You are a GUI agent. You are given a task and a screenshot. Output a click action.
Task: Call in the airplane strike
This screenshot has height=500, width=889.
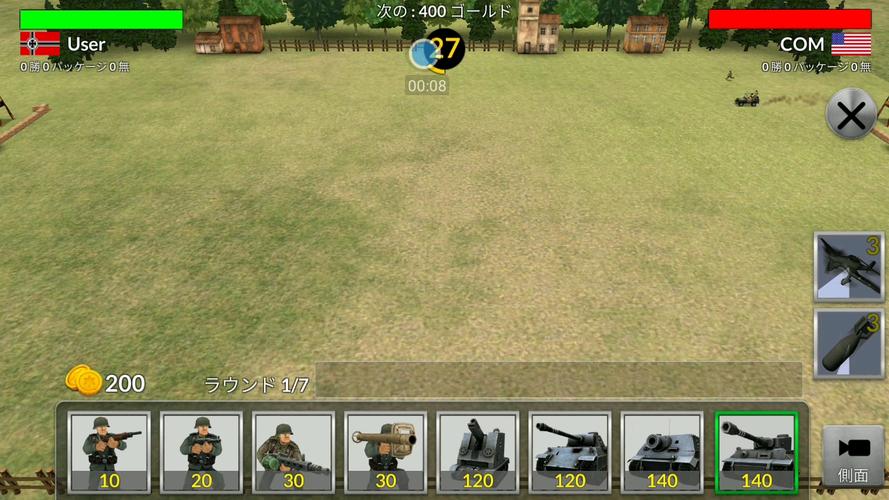tap(849, 267)
